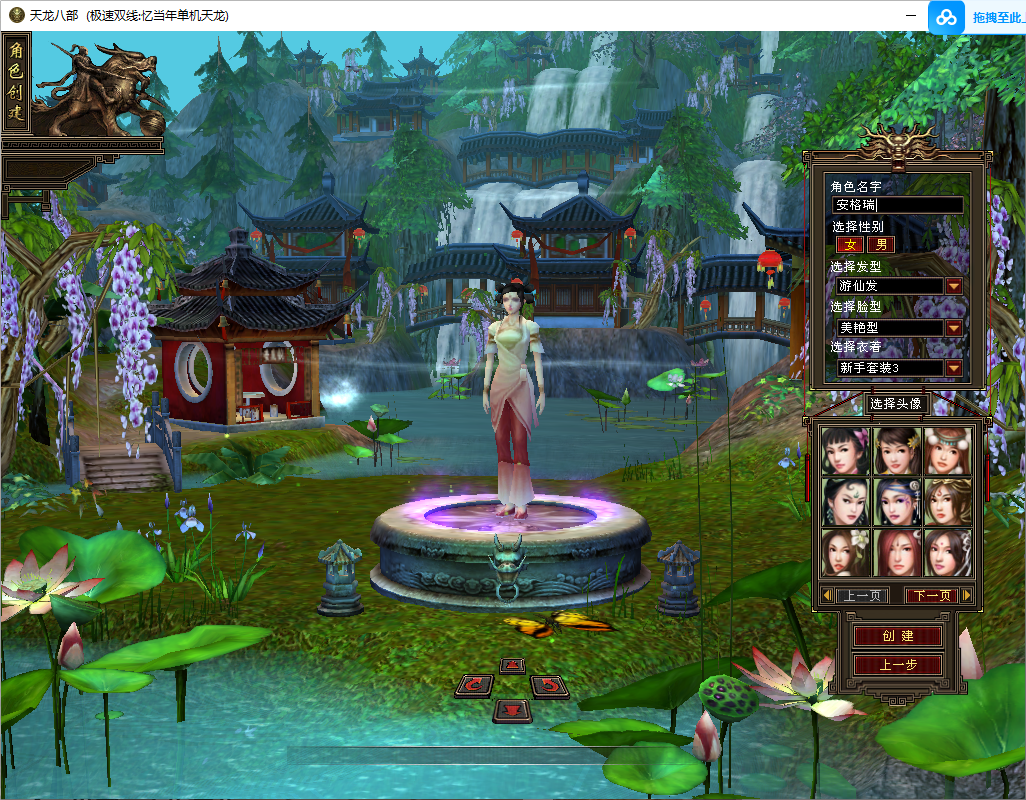The image size is (1026, 800).
Task: Click the down arrow camera button
Action: [x=512, y=710]
